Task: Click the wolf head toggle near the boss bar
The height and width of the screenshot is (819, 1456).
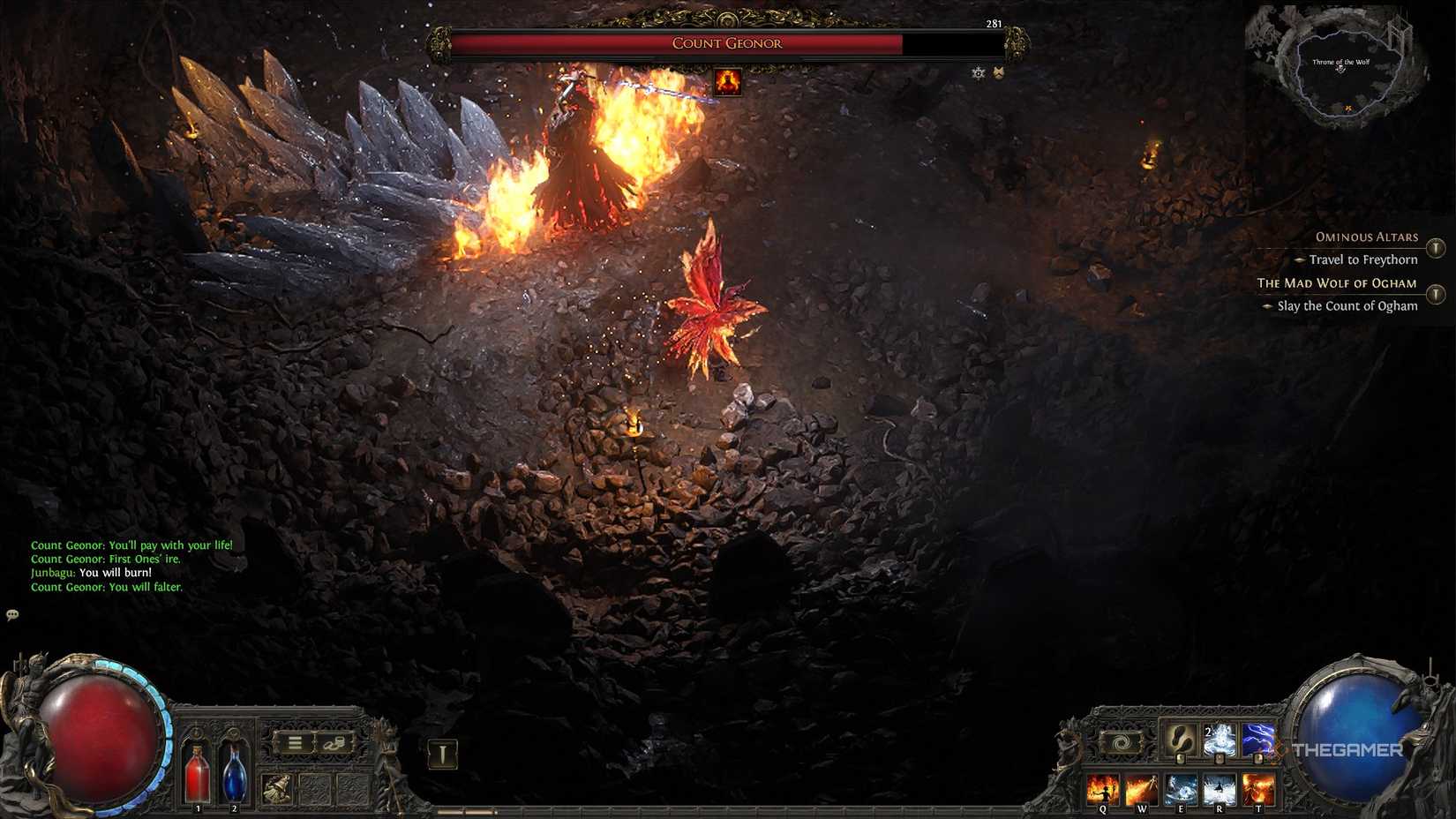Action: click(x=998, y=73)
